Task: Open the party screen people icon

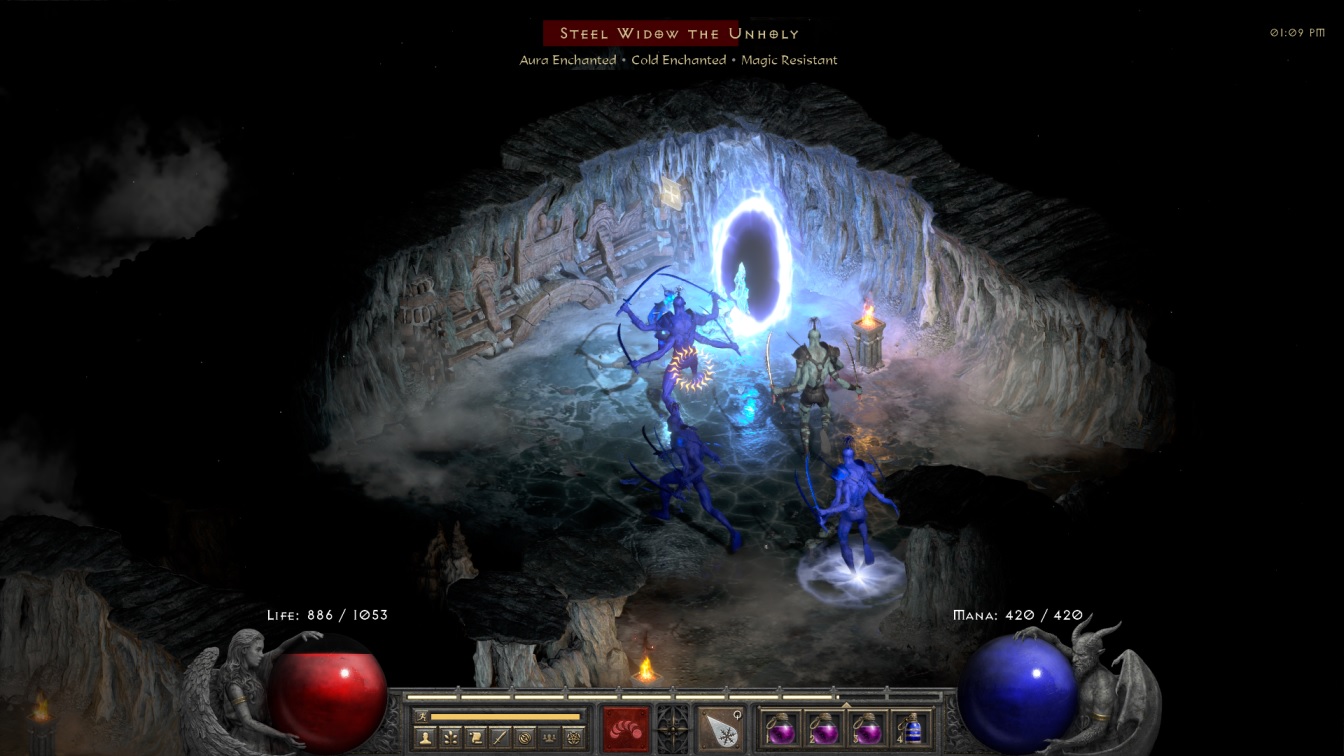Action: [550, 736]
